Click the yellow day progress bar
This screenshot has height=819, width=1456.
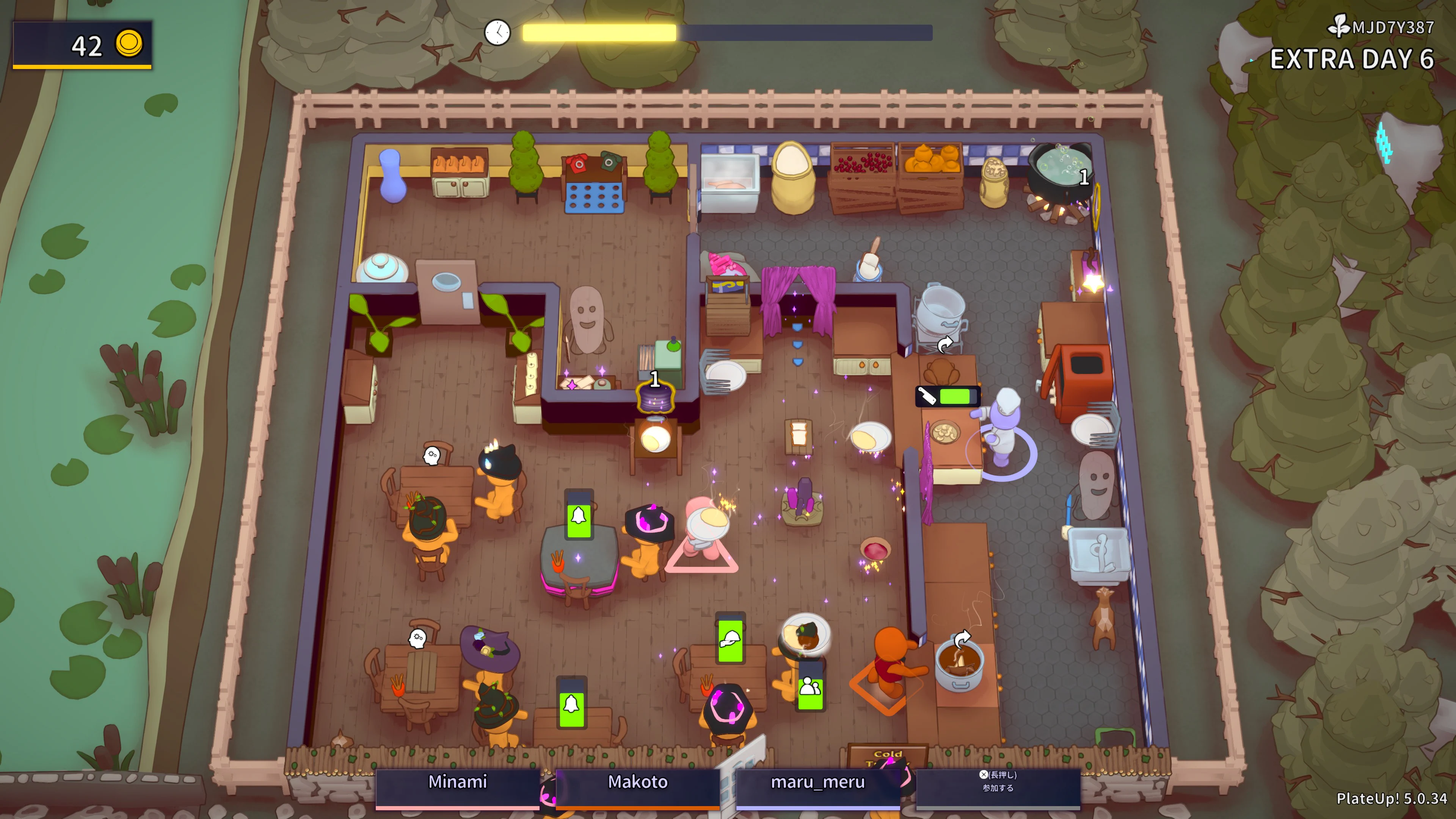599,32
